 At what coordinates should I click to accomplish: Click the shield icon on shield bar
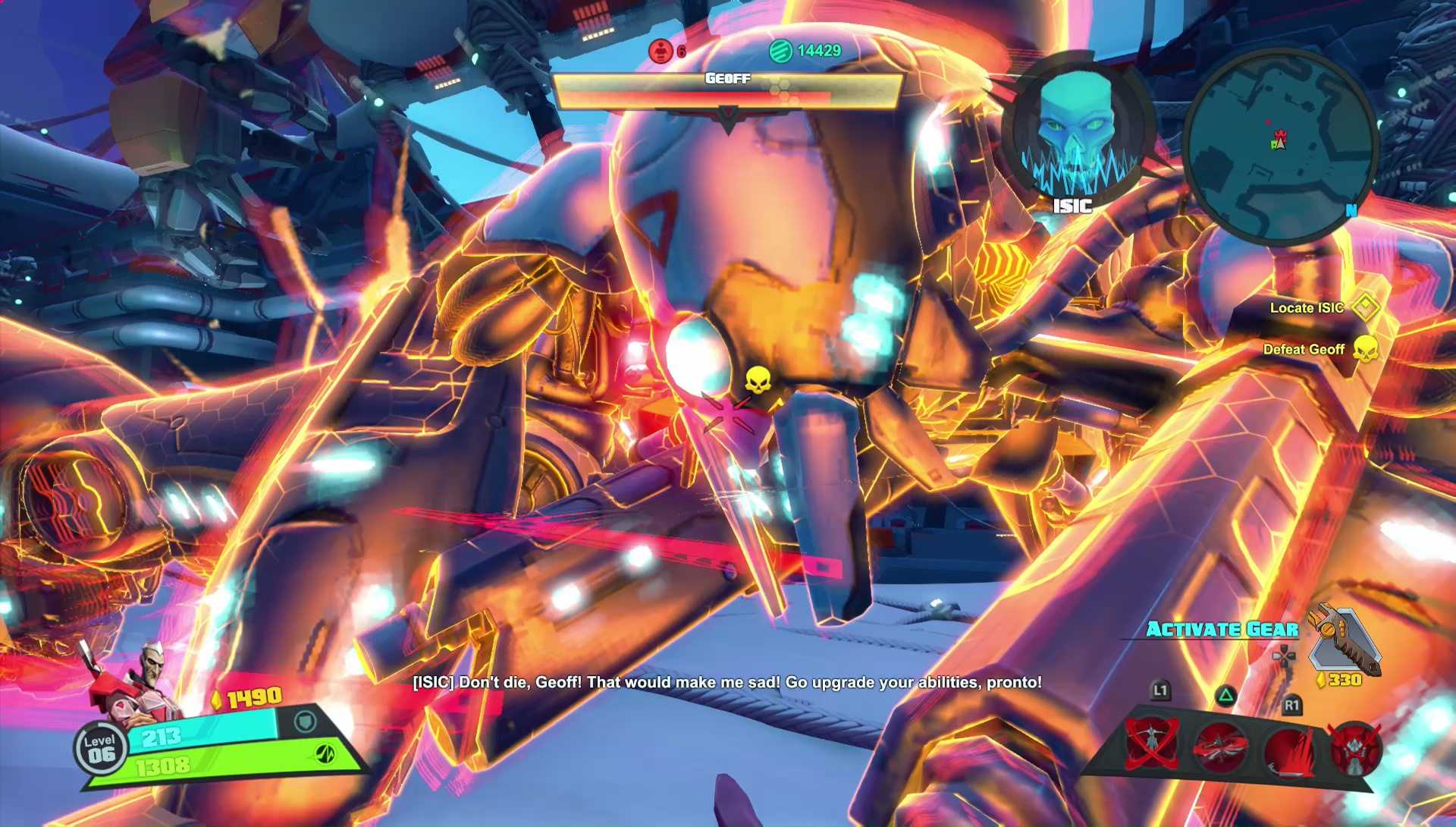pyautogui.click(x=305, y=721)
